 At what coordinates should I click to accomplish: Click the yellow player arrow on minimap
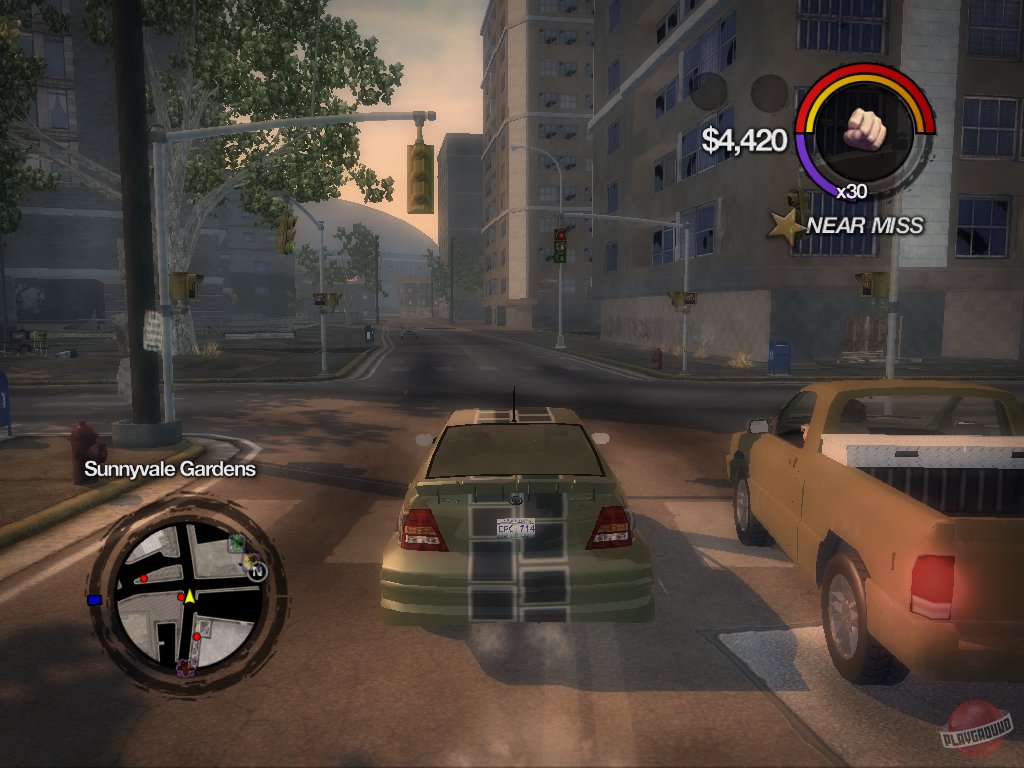189,595
